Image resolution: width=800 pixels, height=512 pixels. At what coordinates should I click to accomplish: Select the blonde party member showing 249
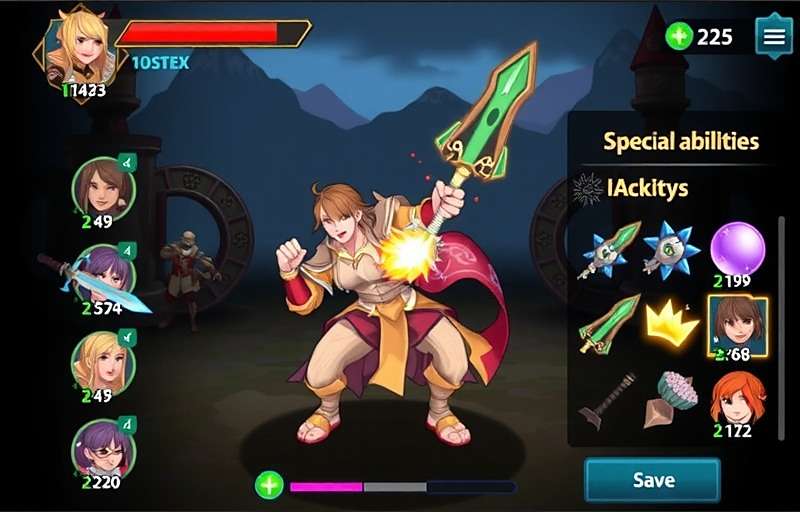coord(103,361)
